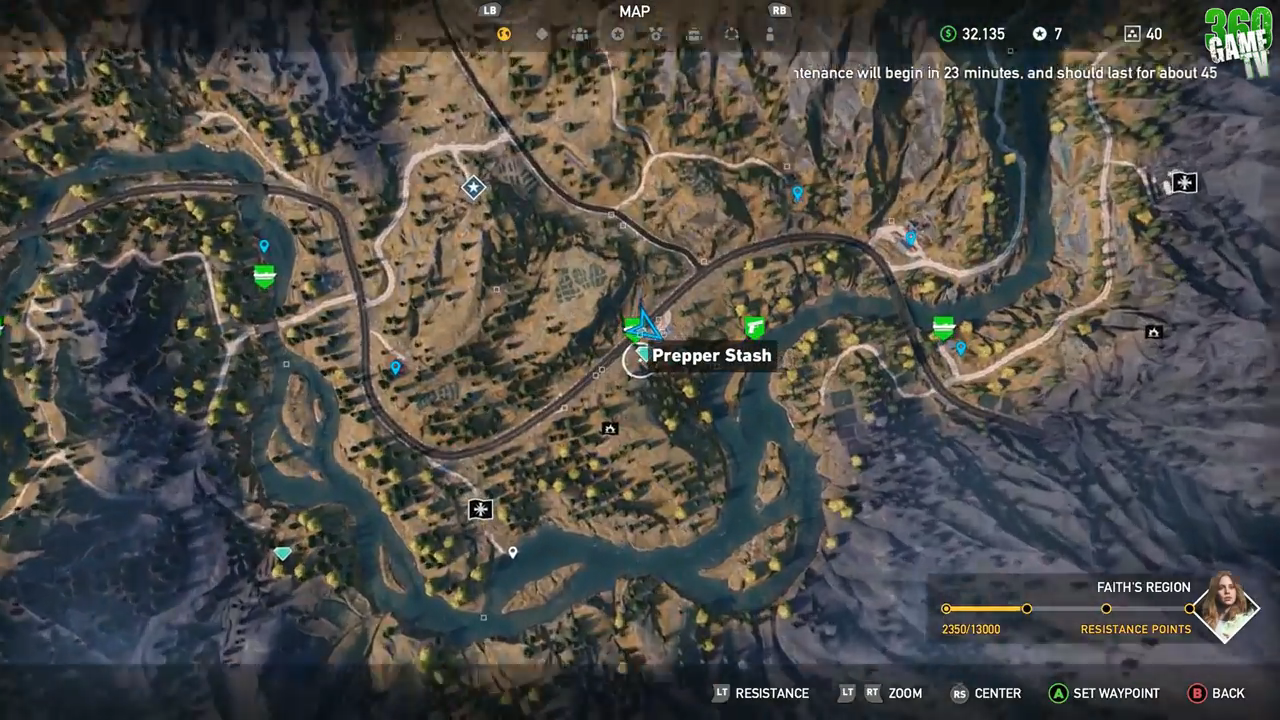
Task: Click the white star outpost marker on the map
Action: [x=473, y=187]
